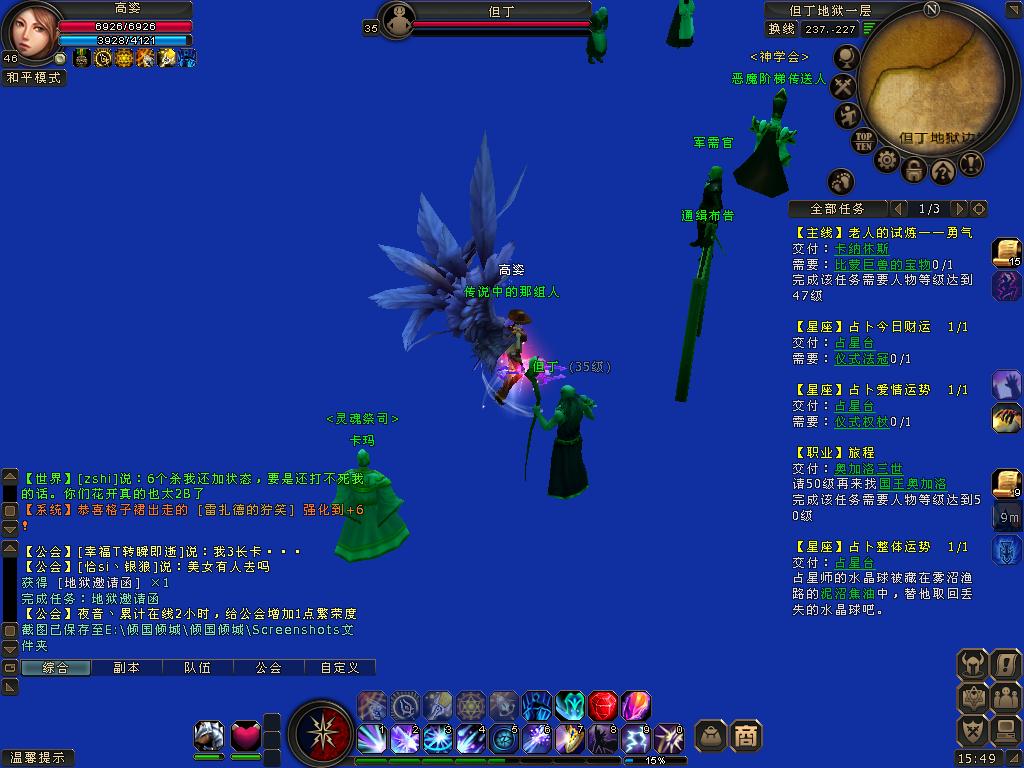
Task: Open the TOP TEN rankings
Action: (x=863, y=141)
